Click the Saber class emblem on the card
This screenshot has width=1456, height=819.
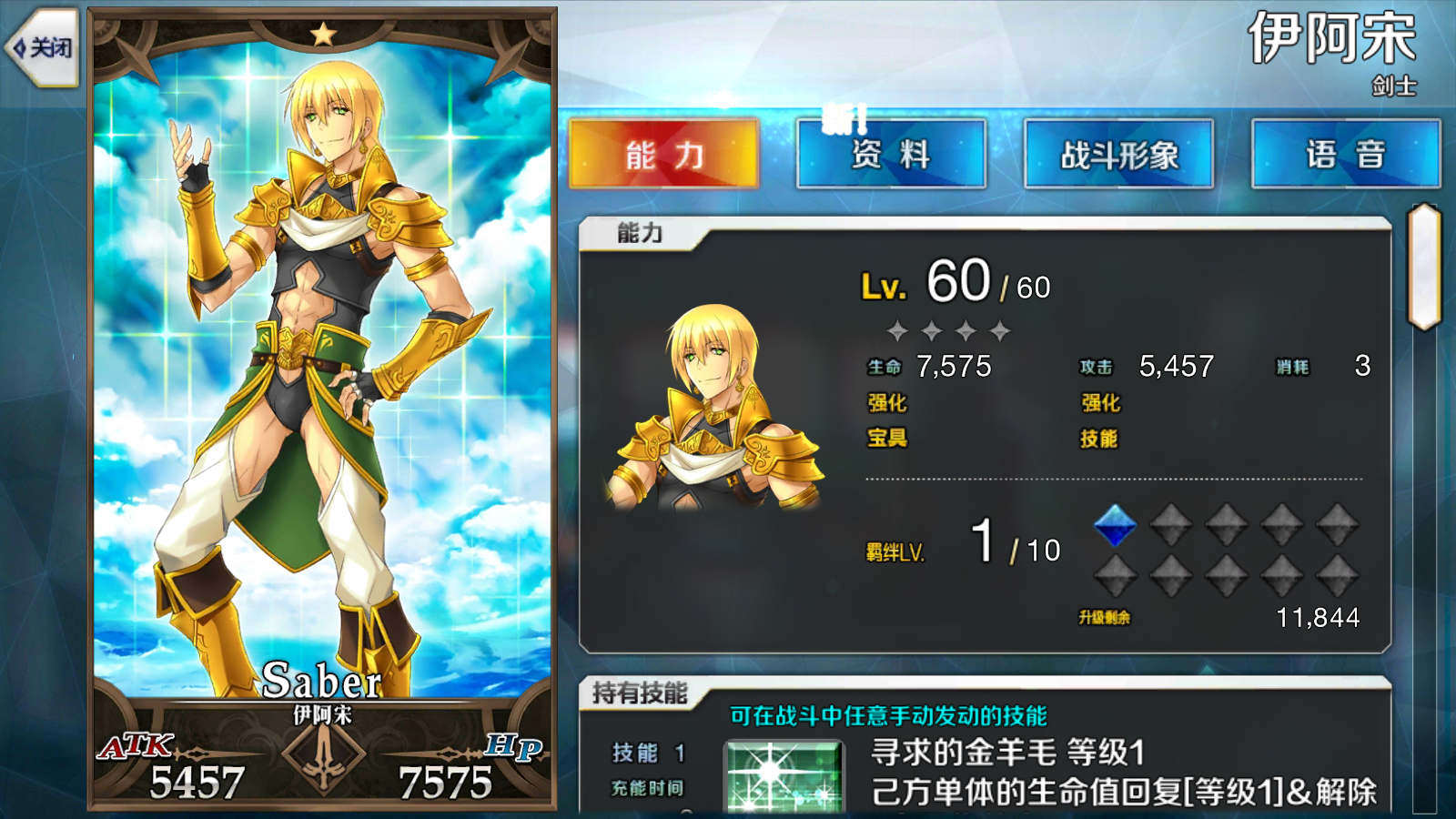[x=323, y=757]
